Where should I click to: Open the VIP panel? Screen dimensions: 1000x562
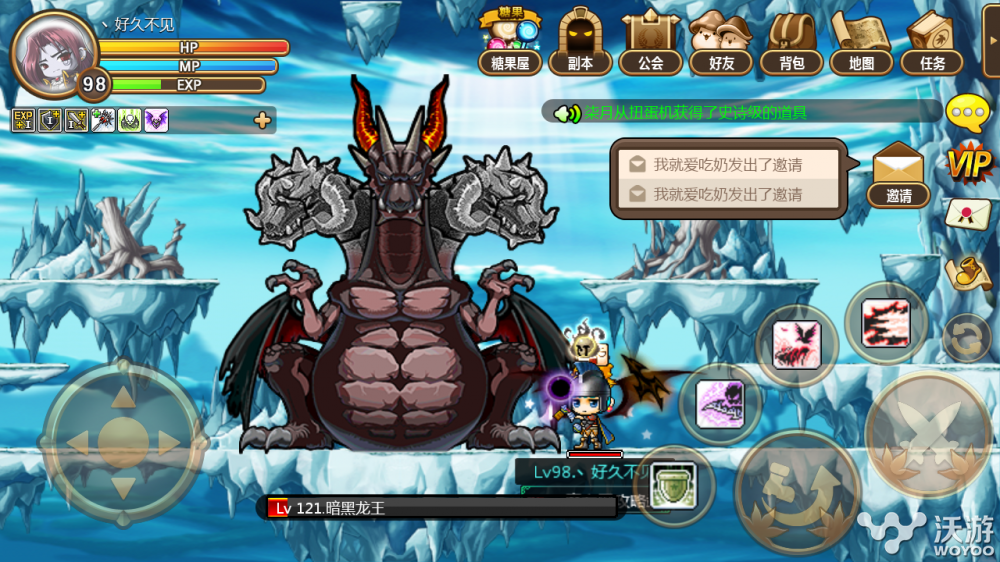968,162
